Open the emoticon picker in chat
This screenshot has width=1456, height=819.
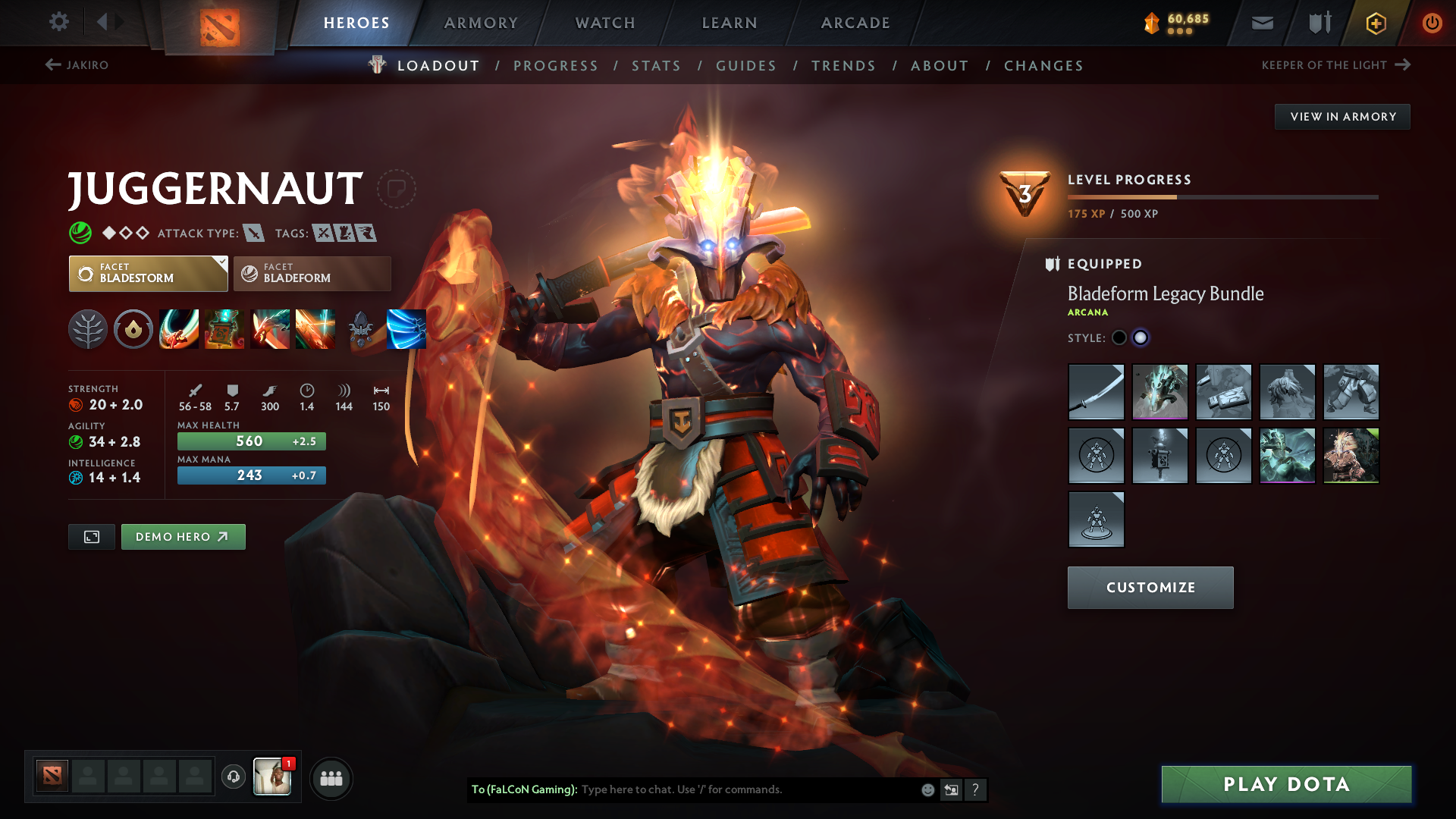pyautogui.click(x=927, y=789)
